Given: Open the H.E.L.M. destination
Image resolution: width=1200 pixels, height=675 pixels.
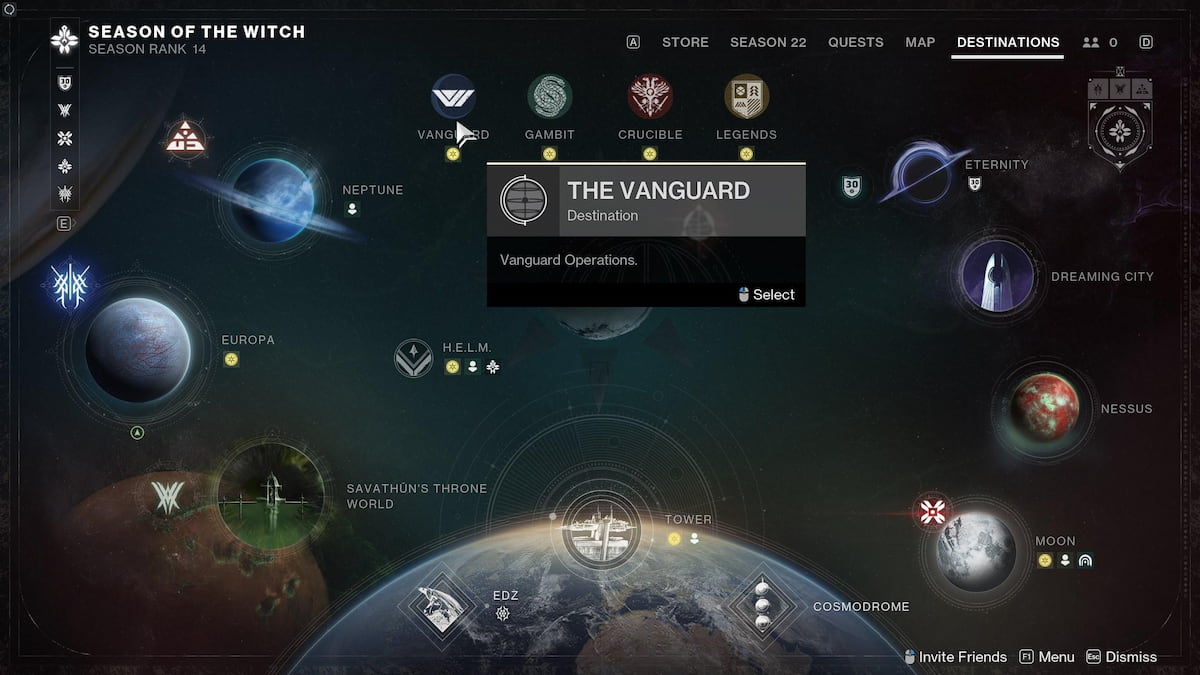Looking at the screenshot, I should click(414, 358).
